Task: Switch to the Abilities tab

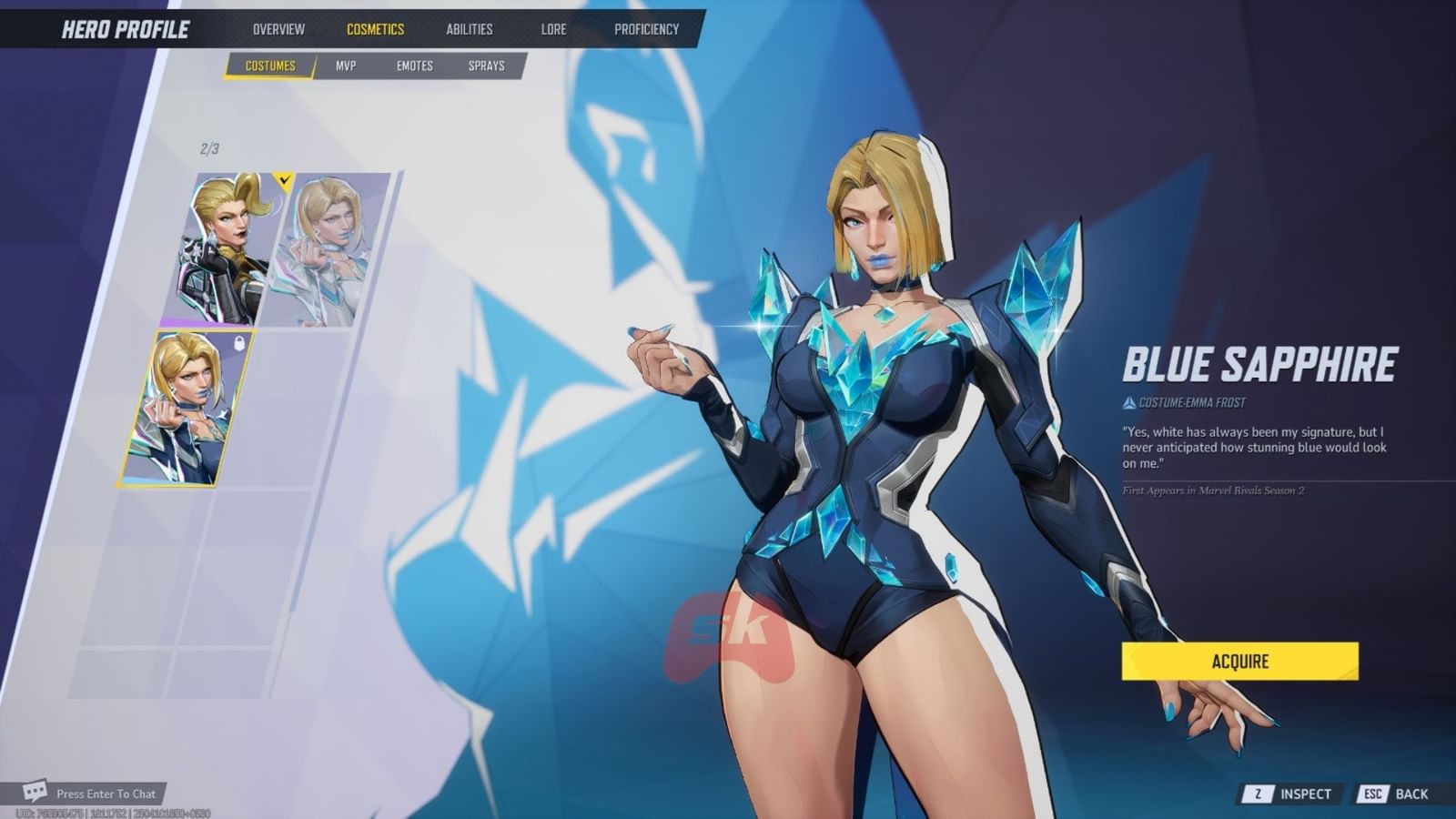Action: (x=470, y=28)
